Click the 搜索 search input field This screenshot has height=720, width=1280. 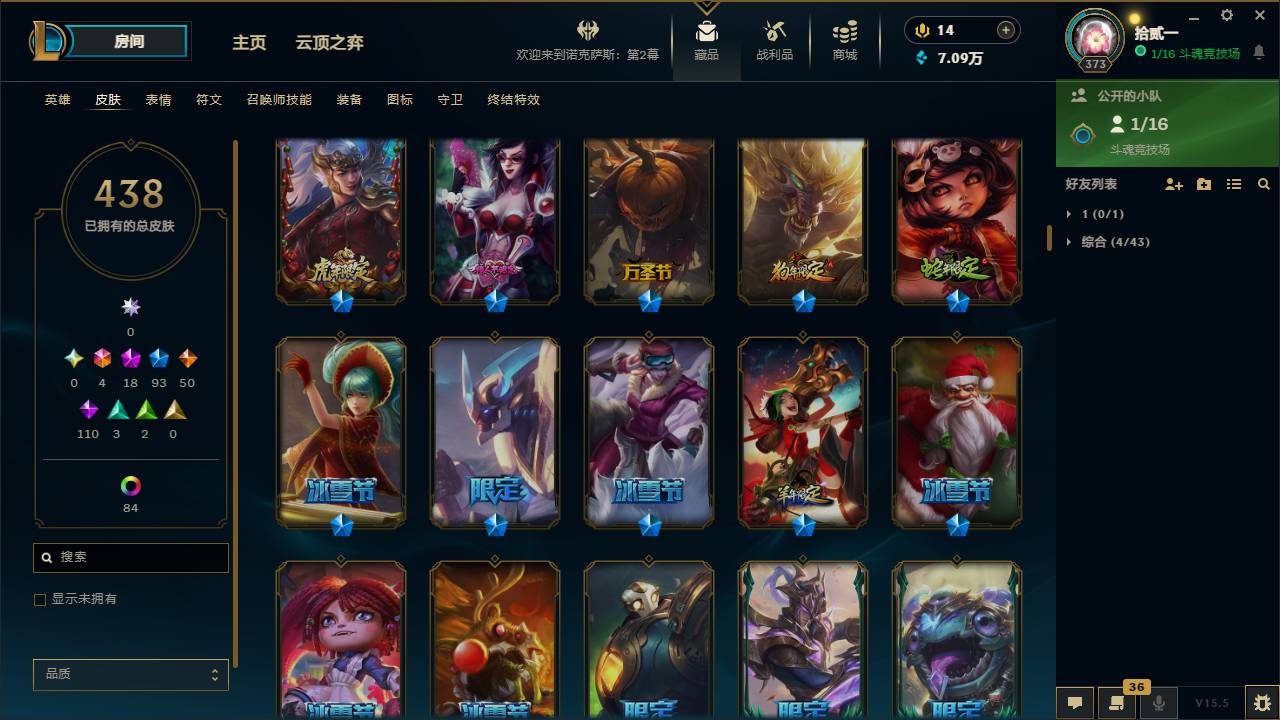pos(130,557)
